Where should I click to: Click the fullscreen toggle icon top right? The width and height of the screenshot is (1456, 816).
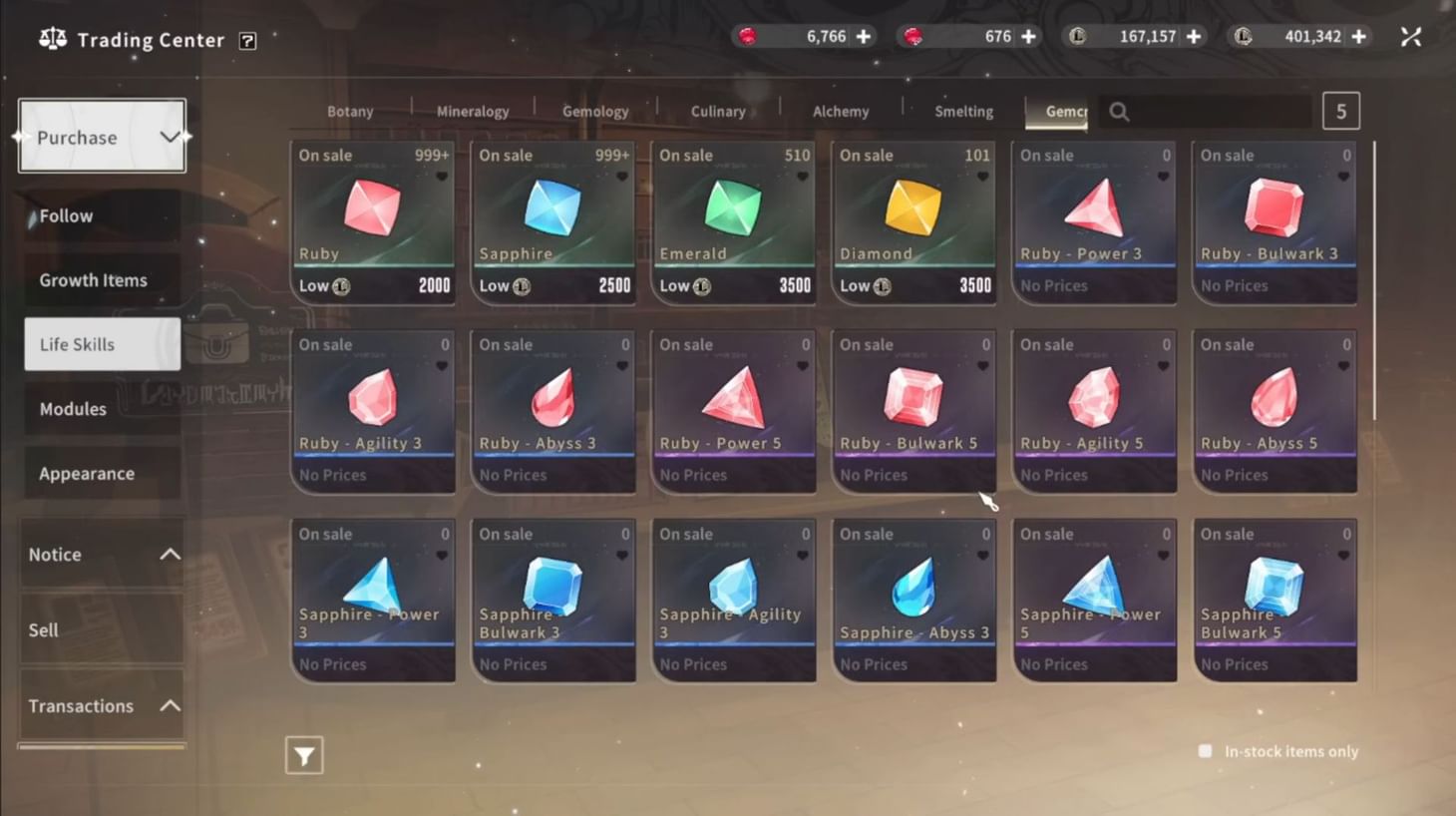(x=1411, y=36)
